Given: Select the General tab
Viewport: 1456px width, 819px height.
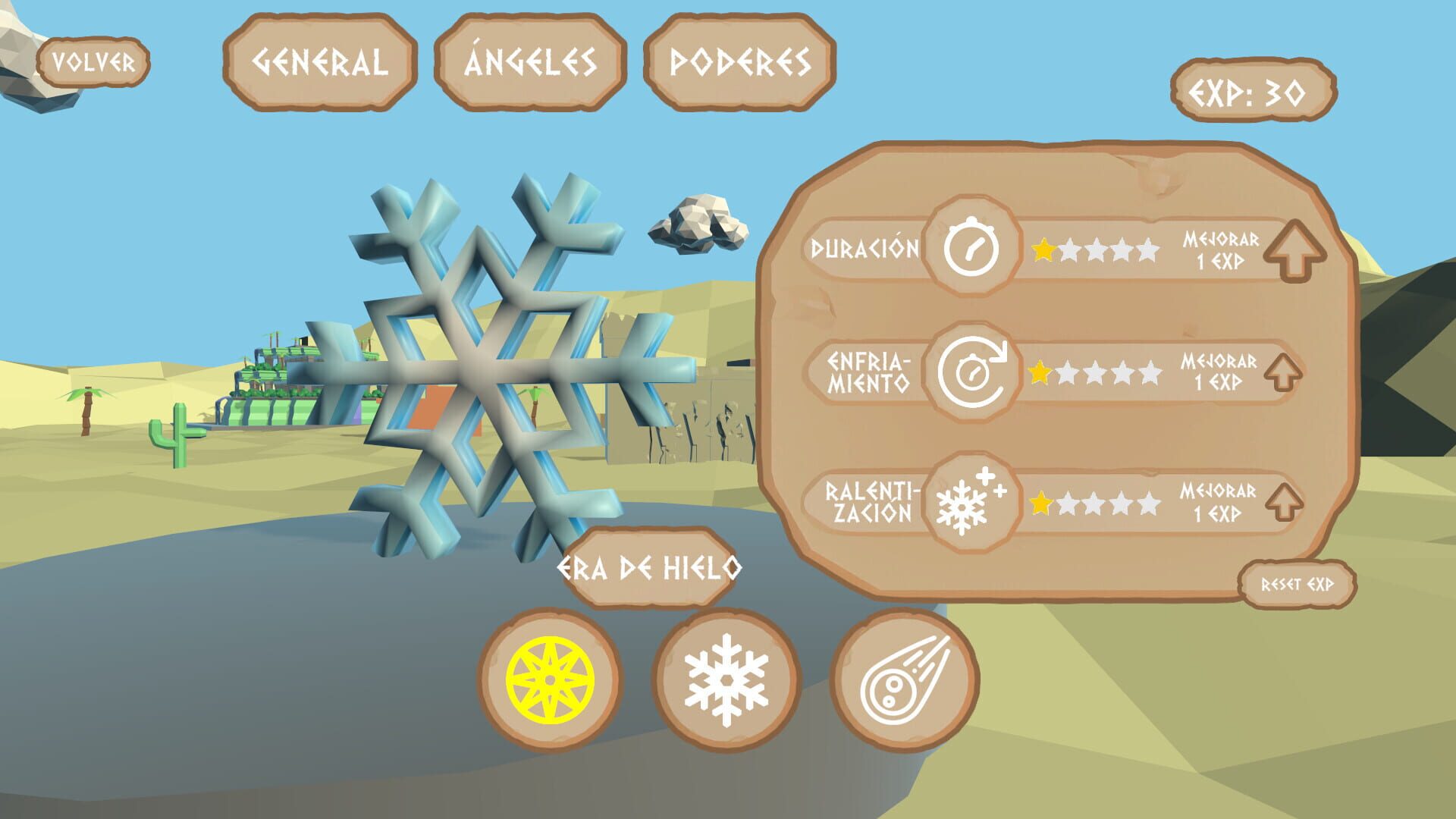Looking at the screenshot, I should (x=318, y=63).
